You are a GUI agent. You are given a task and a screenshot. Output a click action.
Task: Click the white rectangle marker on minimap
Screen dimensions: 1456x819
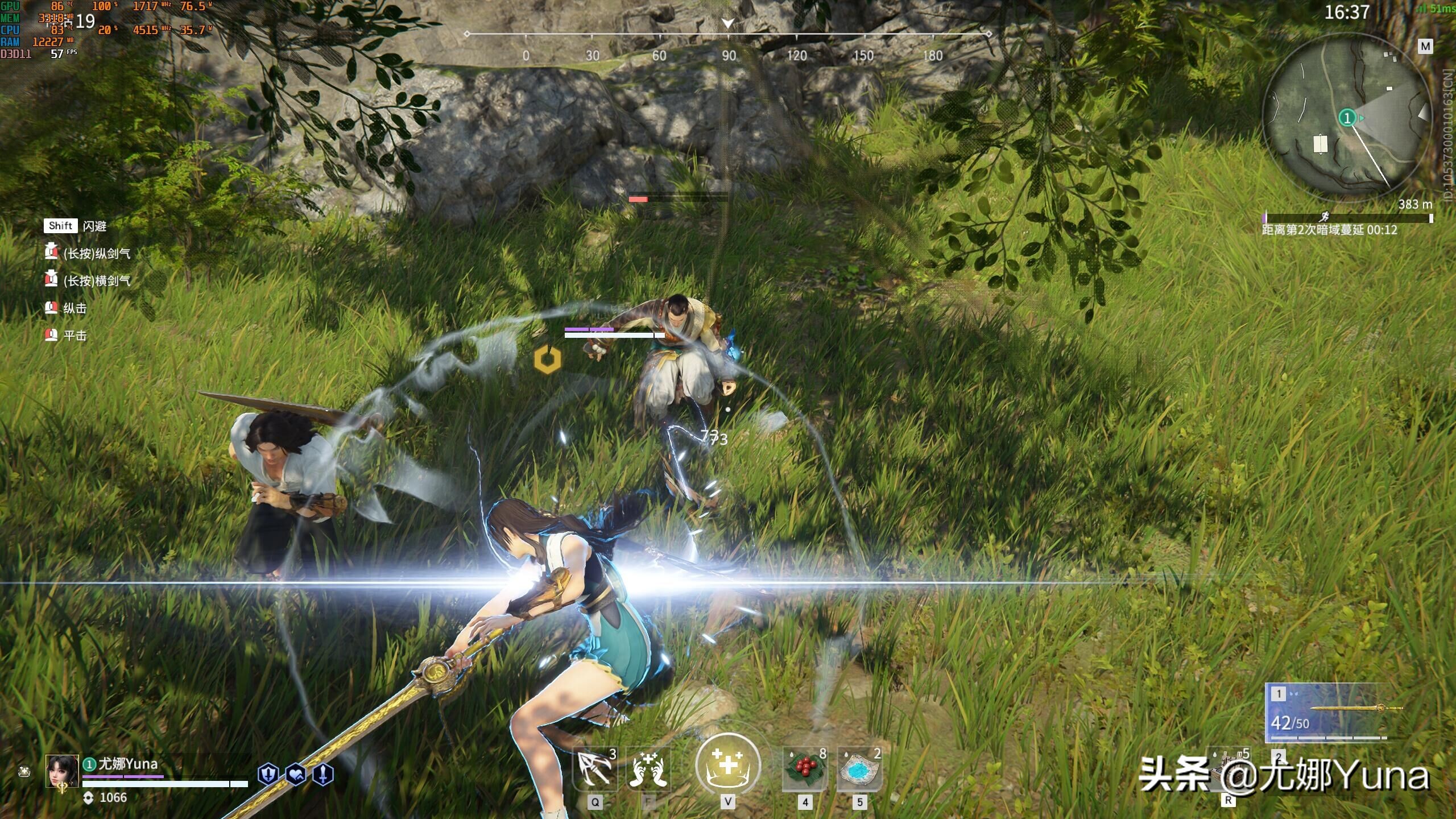[1320, 144]
